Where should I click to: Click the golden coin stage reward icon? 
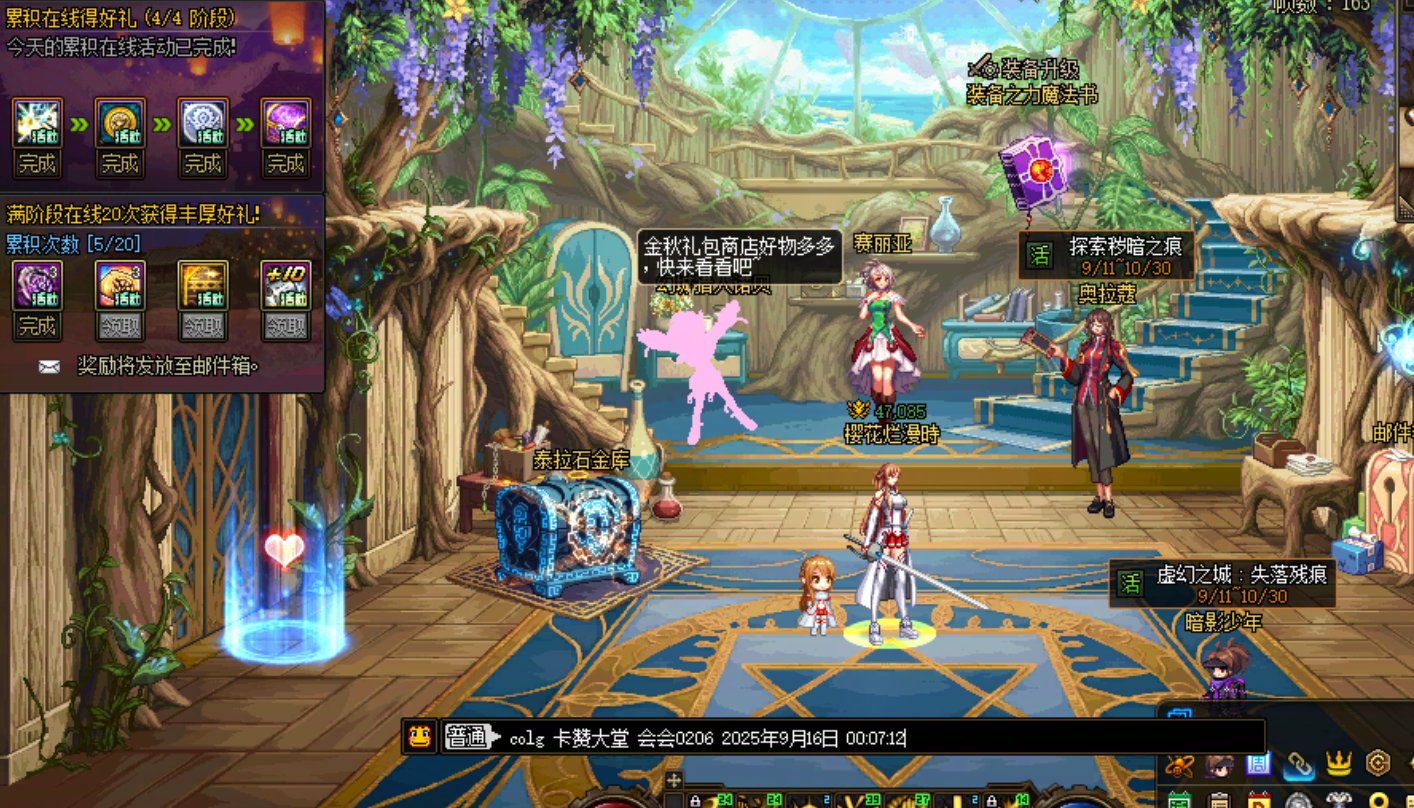click(x=120, y=123)
